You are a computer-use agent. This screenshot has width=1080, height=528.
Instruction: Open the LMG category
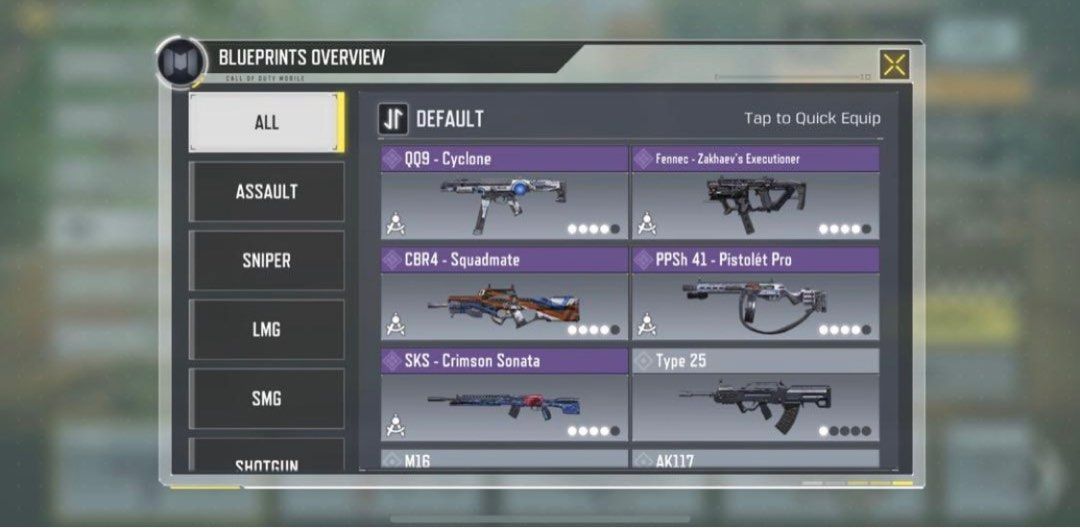coord(266,329)
